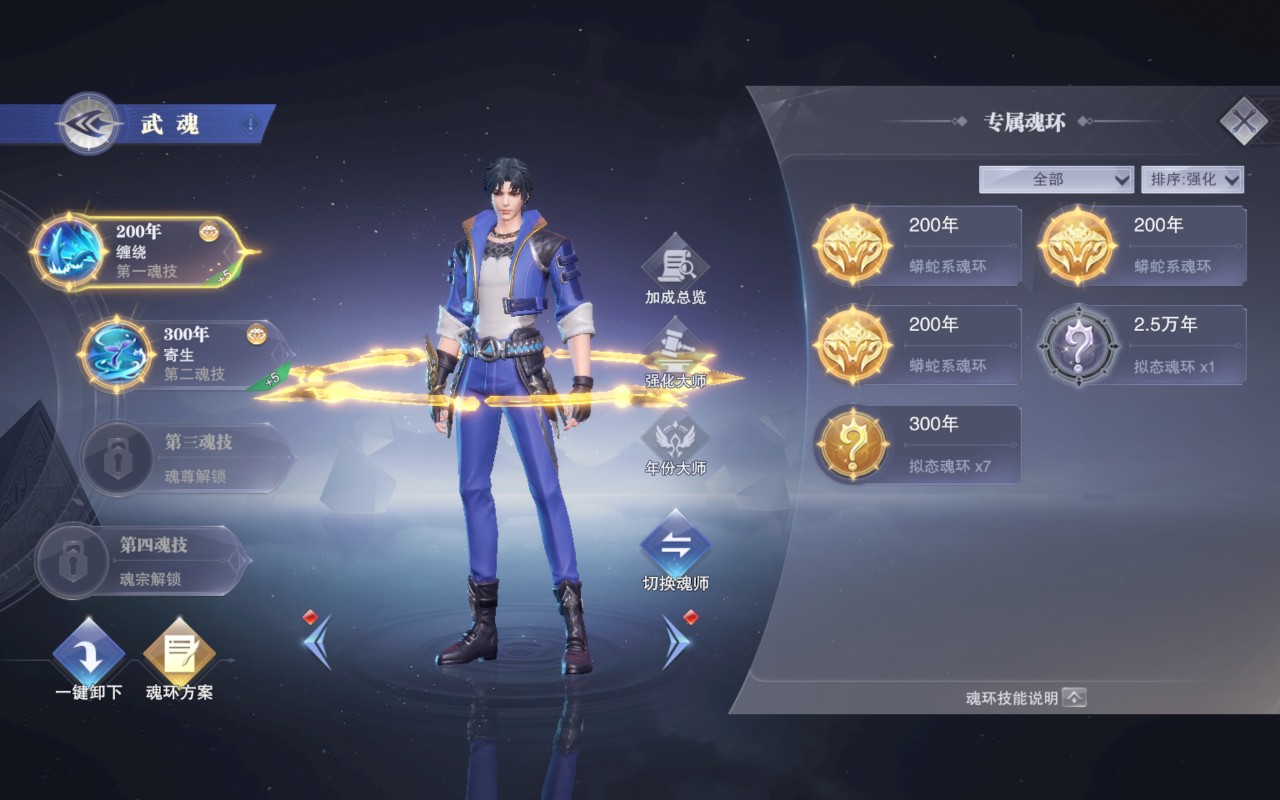Open the 加成总览 bonus overview
1280x800 pixels.
coord(675,270)
